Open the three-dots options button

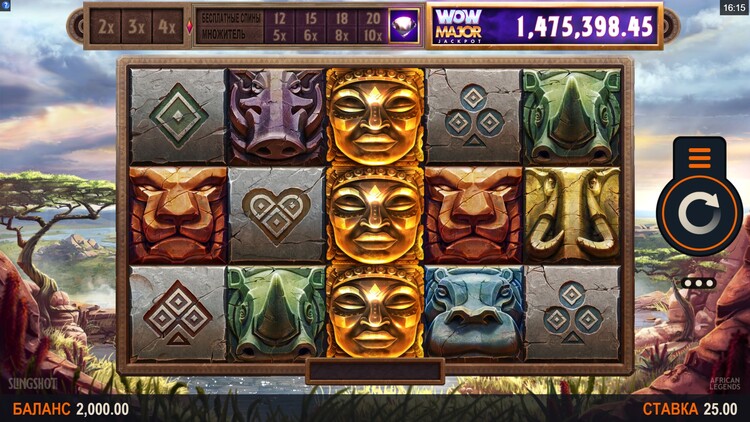(x=698, y=283)
